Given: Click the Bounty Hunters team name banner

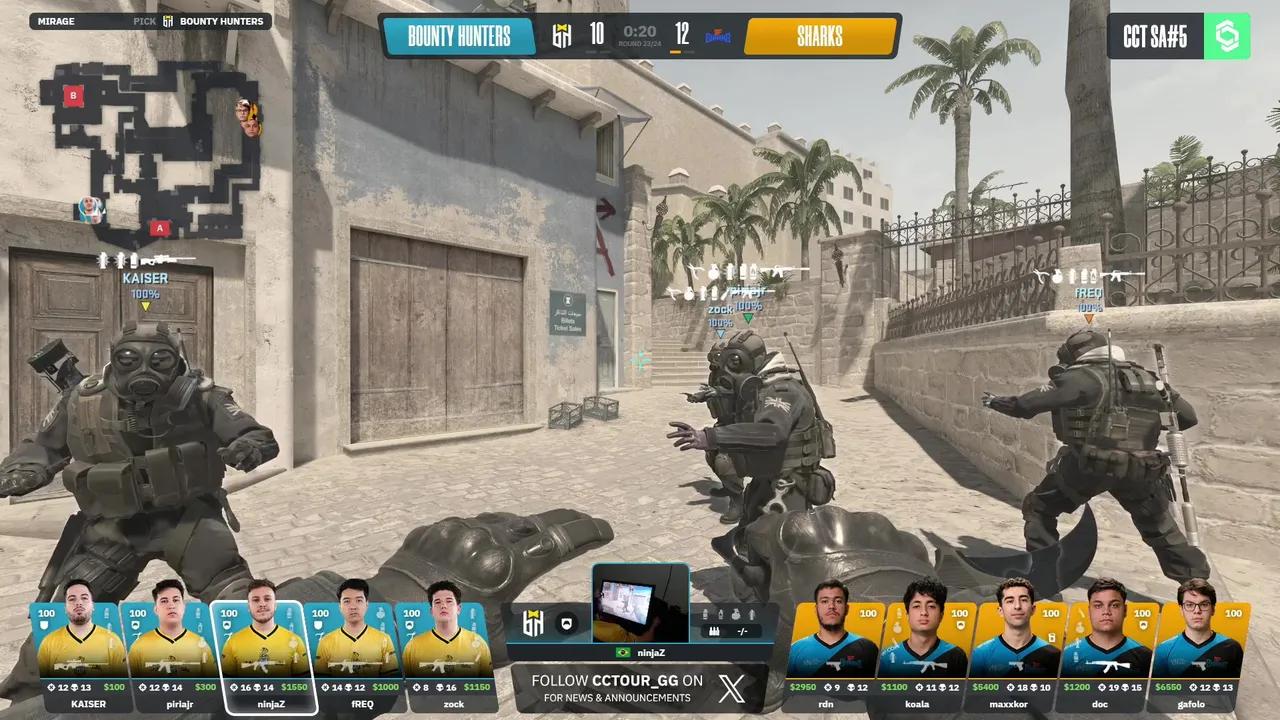Looking at the screenshot, I should click(459, 38).
